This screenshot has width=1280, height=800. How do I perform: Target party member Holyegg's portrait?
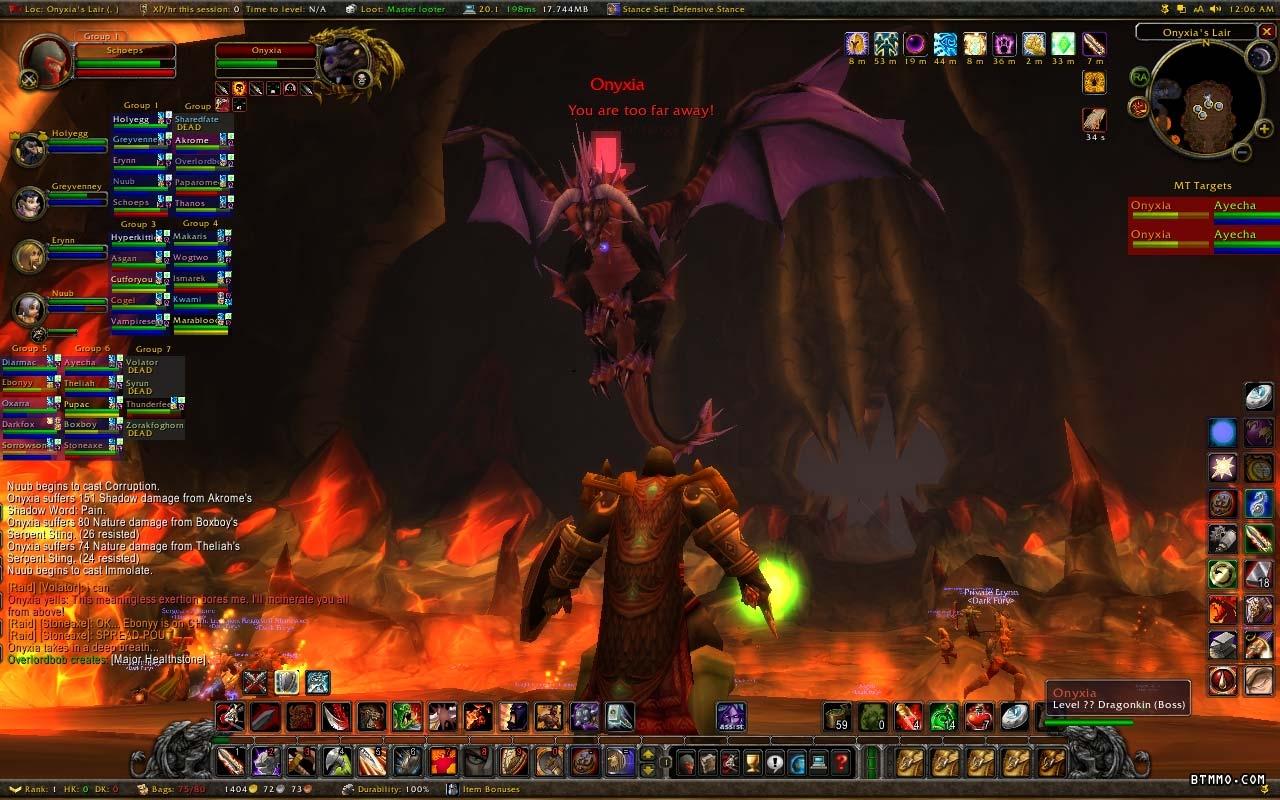[30, 149]
